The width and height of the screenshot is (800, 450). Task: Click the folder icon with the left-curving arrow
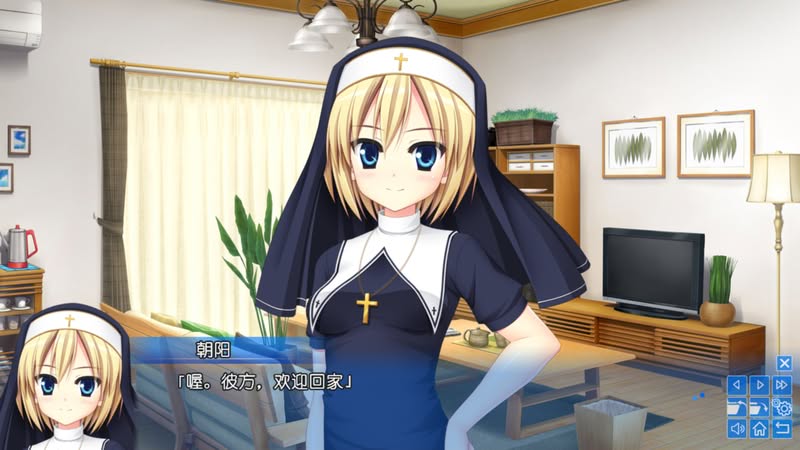[737, 407]
